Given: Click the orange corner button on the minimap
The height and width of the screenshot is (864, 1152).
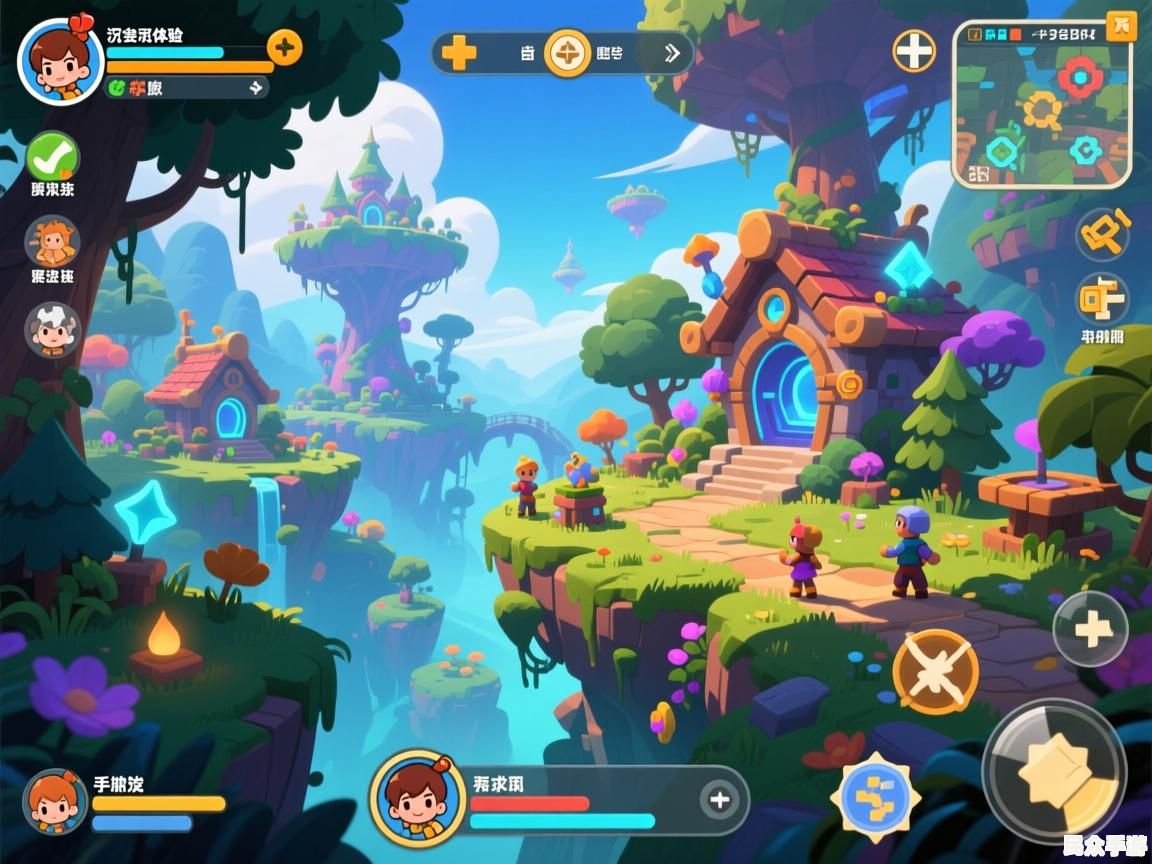Looking at the screenshot, I should (x=1121, y=27).
